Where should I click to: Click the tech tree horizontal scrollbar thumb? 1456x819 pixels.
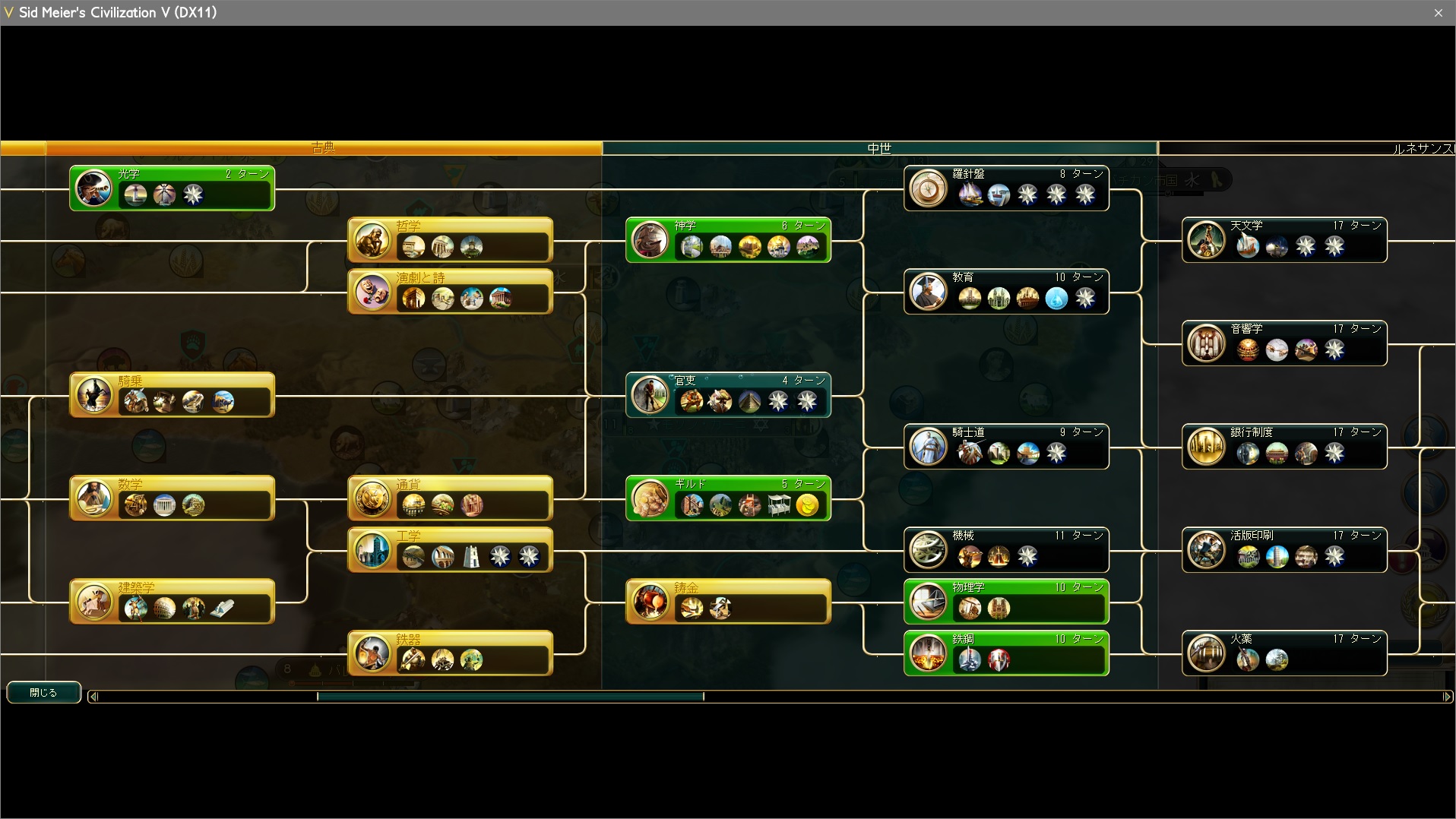[510, 696]
